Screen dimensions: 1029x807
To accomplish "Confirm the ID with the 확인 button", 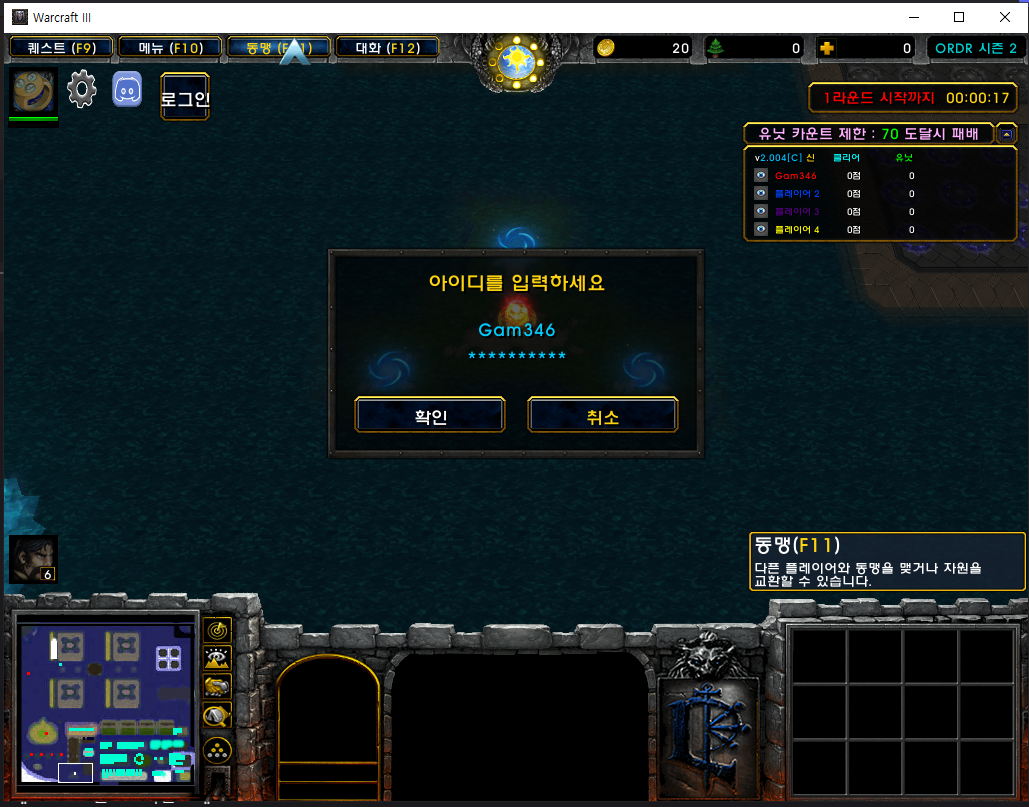I will pos(430,415).
